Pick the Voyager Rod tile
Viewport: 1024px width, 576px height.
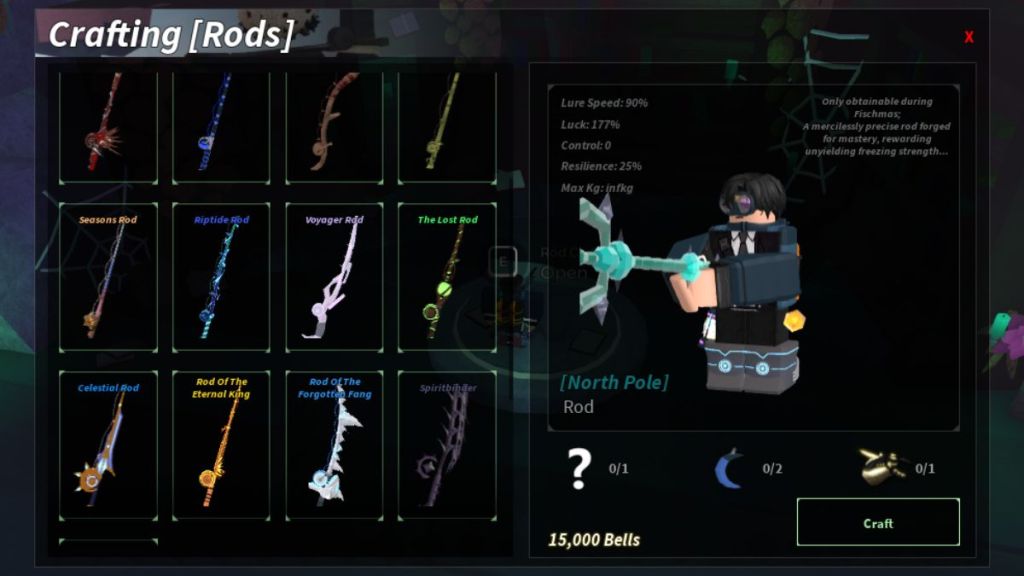tap(334, 277)
